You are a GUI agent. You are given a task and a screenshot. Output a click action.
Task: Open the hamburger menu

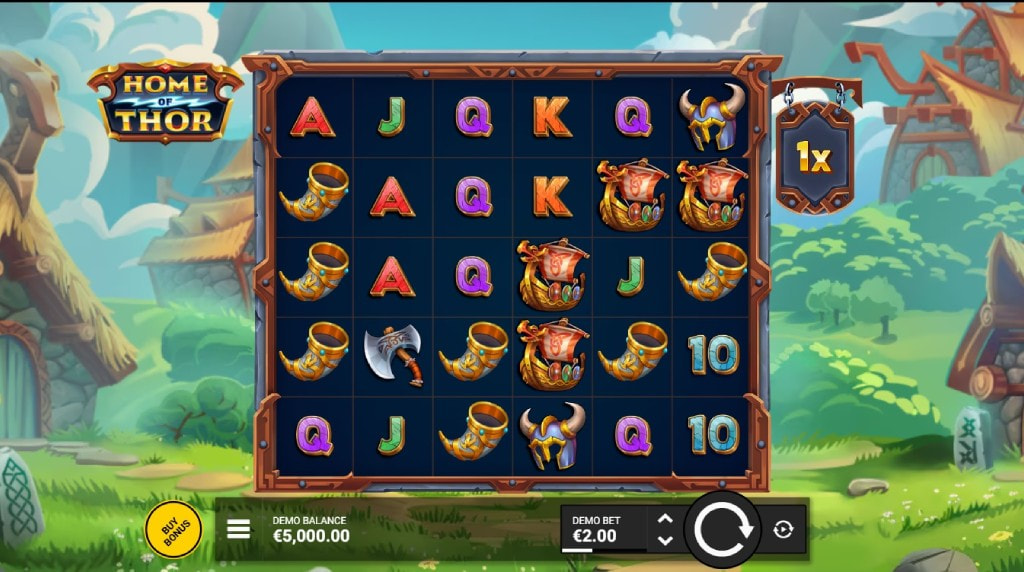239,529
